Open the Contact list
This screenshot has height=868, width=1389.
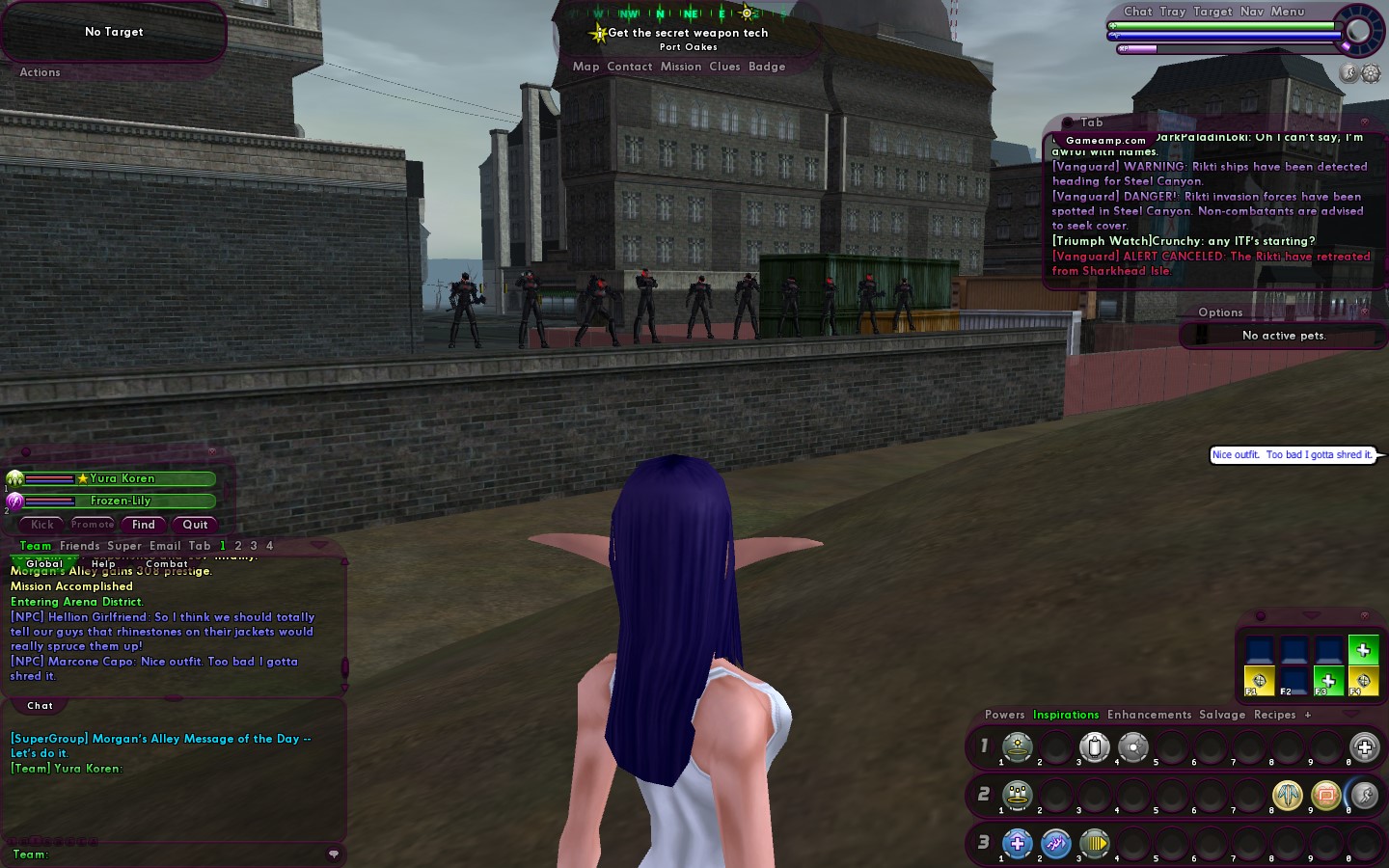click(629, 67)
